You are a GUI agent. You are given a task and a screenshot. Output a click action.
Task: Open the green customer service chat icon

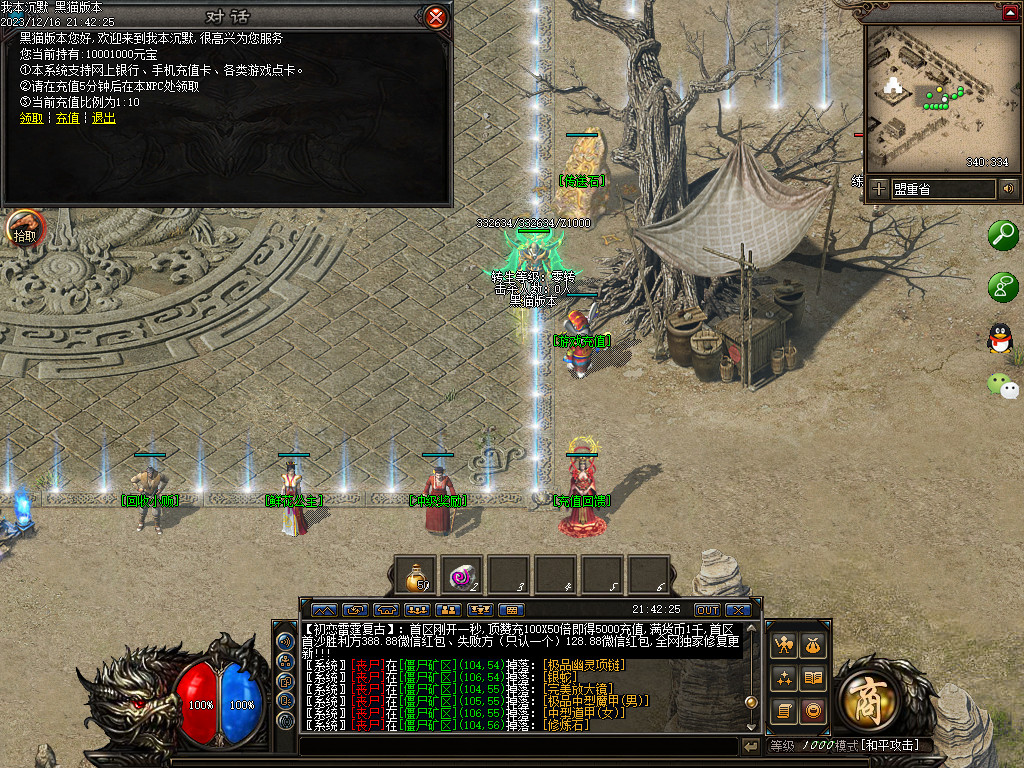point(1002,287)
